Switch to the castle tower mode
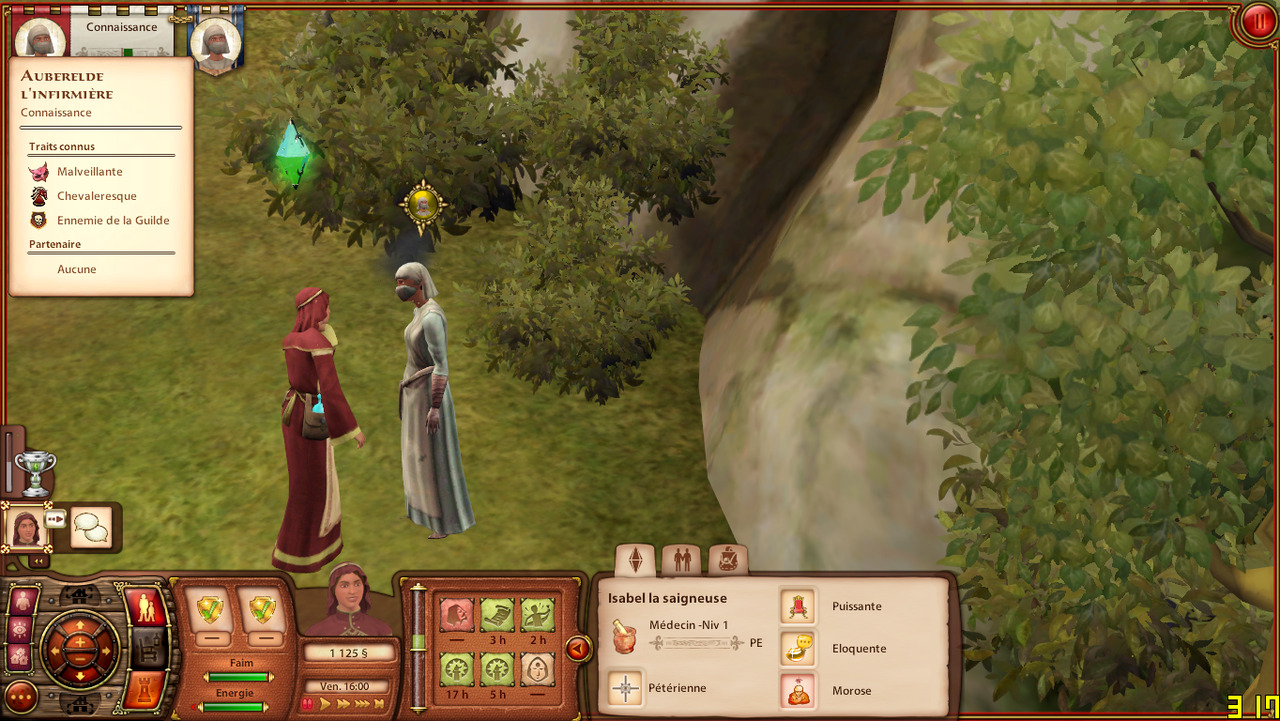The width and height of the screenshot is (1280, 721). tap(144, 690)
